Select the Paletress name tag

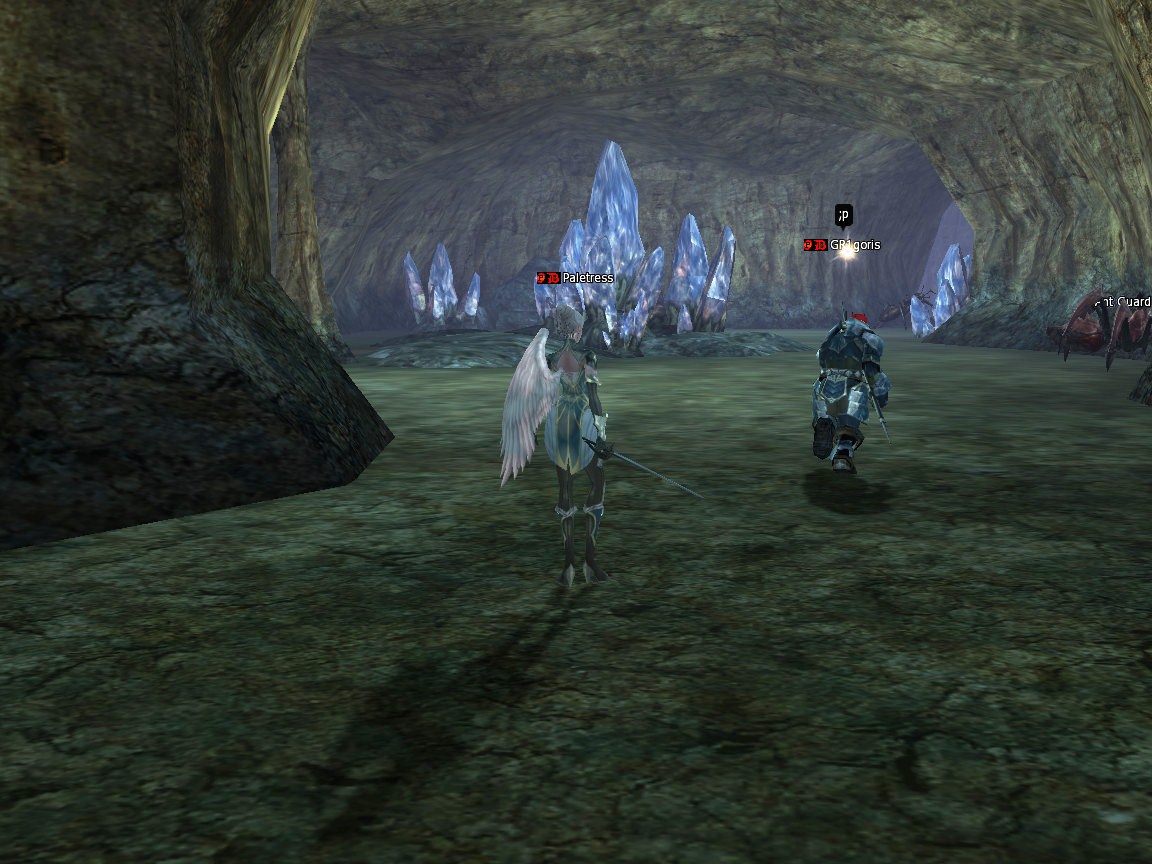click(587, 278)
